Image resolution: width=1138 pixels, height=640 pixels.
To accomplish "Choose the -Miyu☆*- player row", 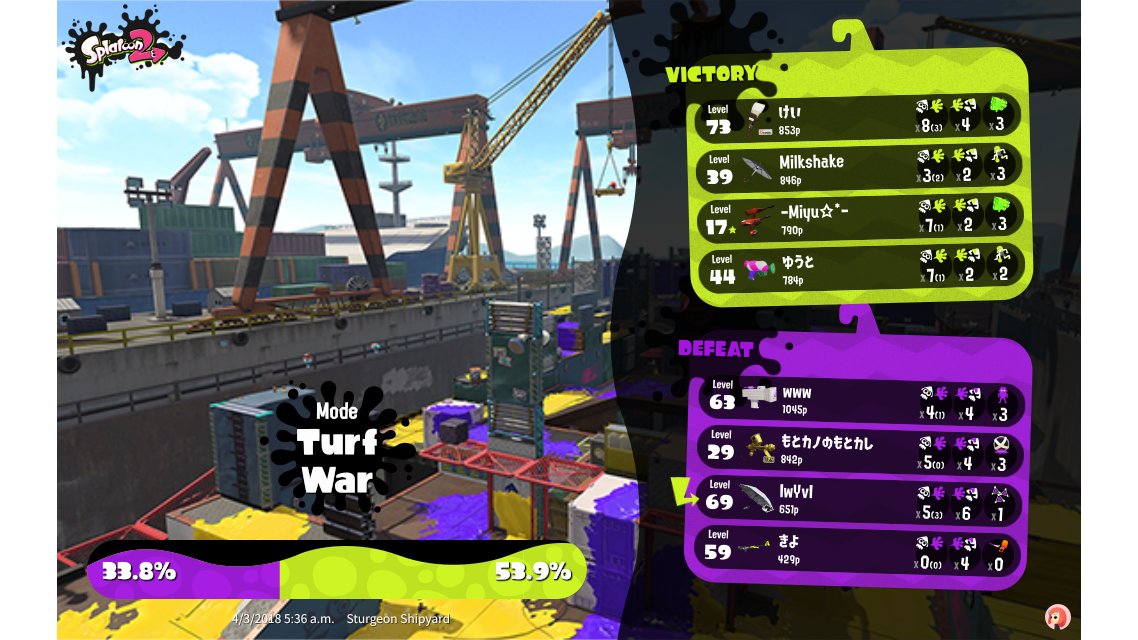I will [x=860, y=218].
